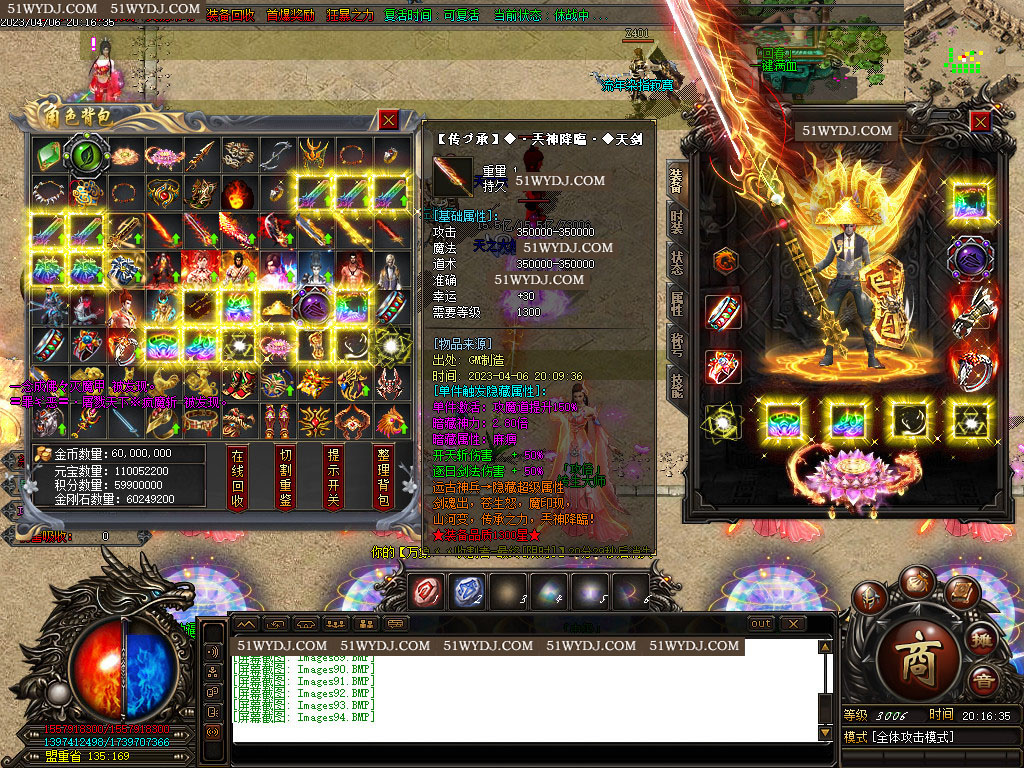Use the blue crystal in hotbar slot 2

[x=468, y=592]
